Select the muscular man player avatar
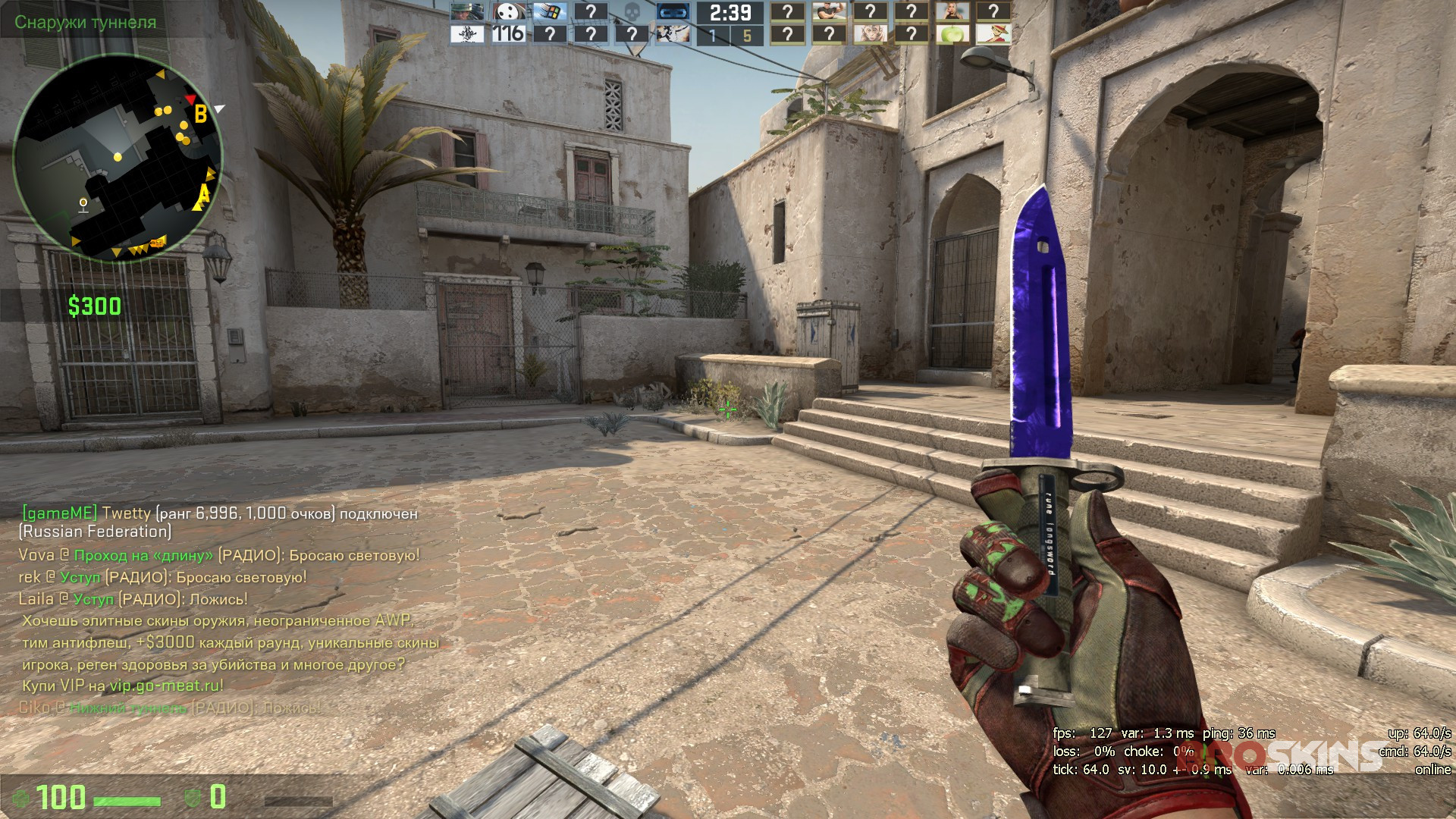Viewport: 1456px width, 819px height. [829, 12]
